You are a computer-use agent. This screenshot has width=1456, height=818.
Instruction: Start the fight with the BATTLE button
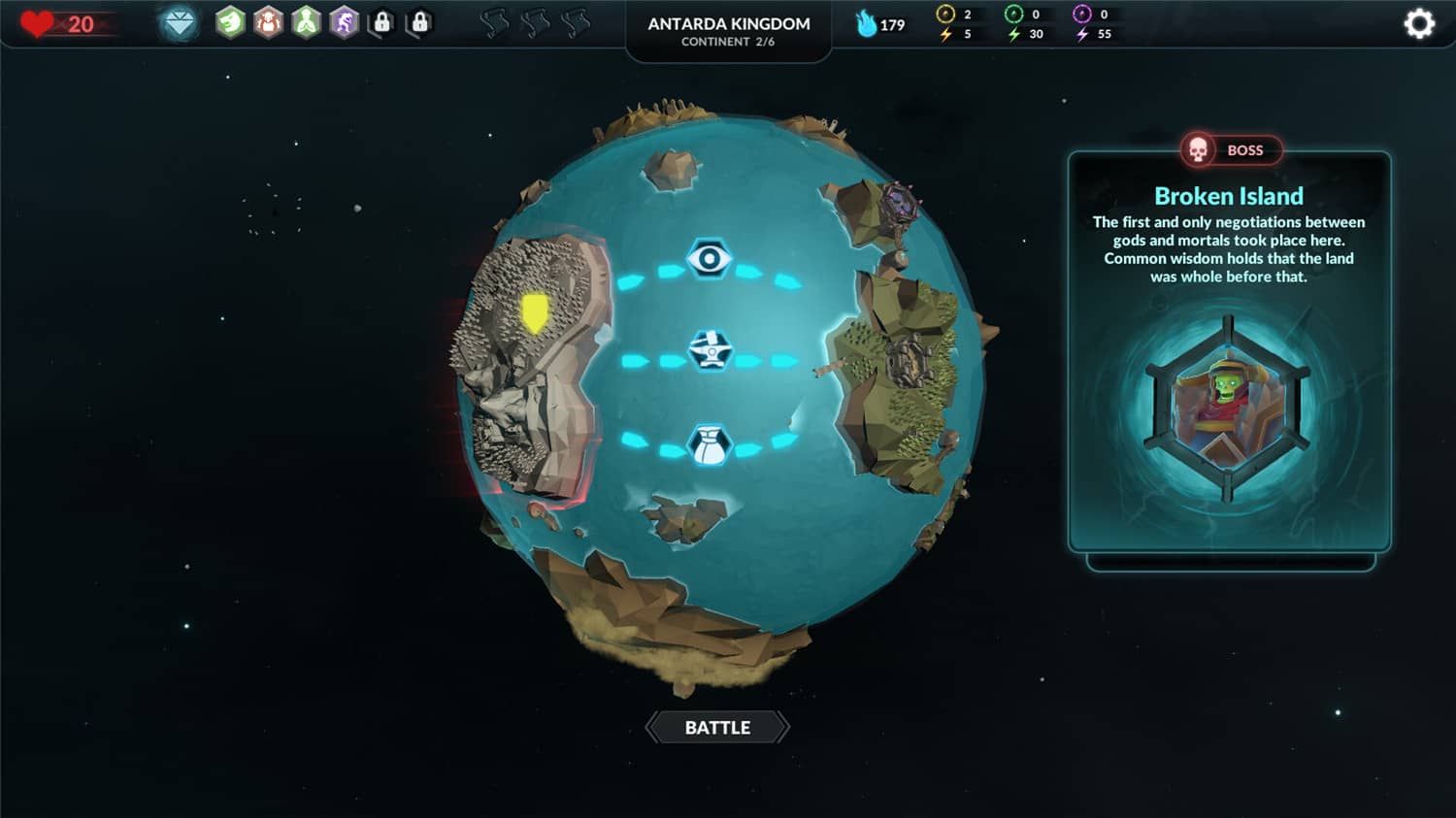pos(717,728)
